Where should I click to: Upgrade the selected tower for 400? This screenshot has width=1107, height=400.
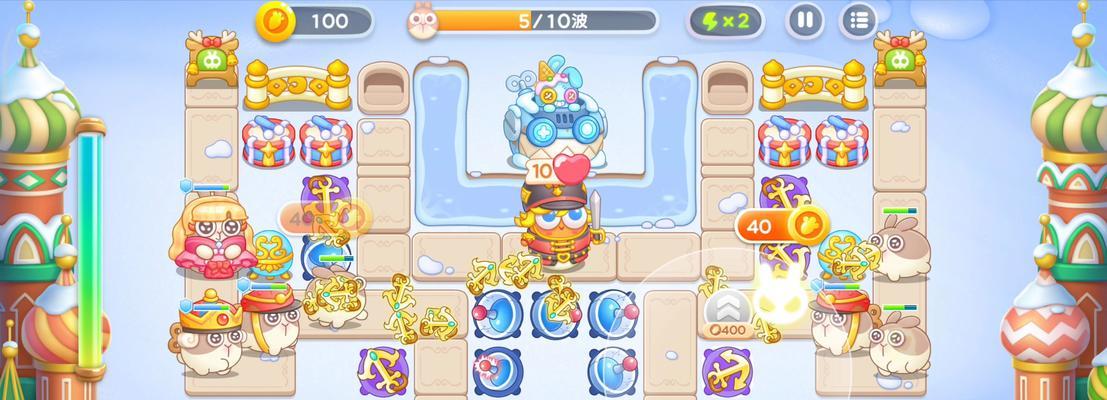click(726, 312)
